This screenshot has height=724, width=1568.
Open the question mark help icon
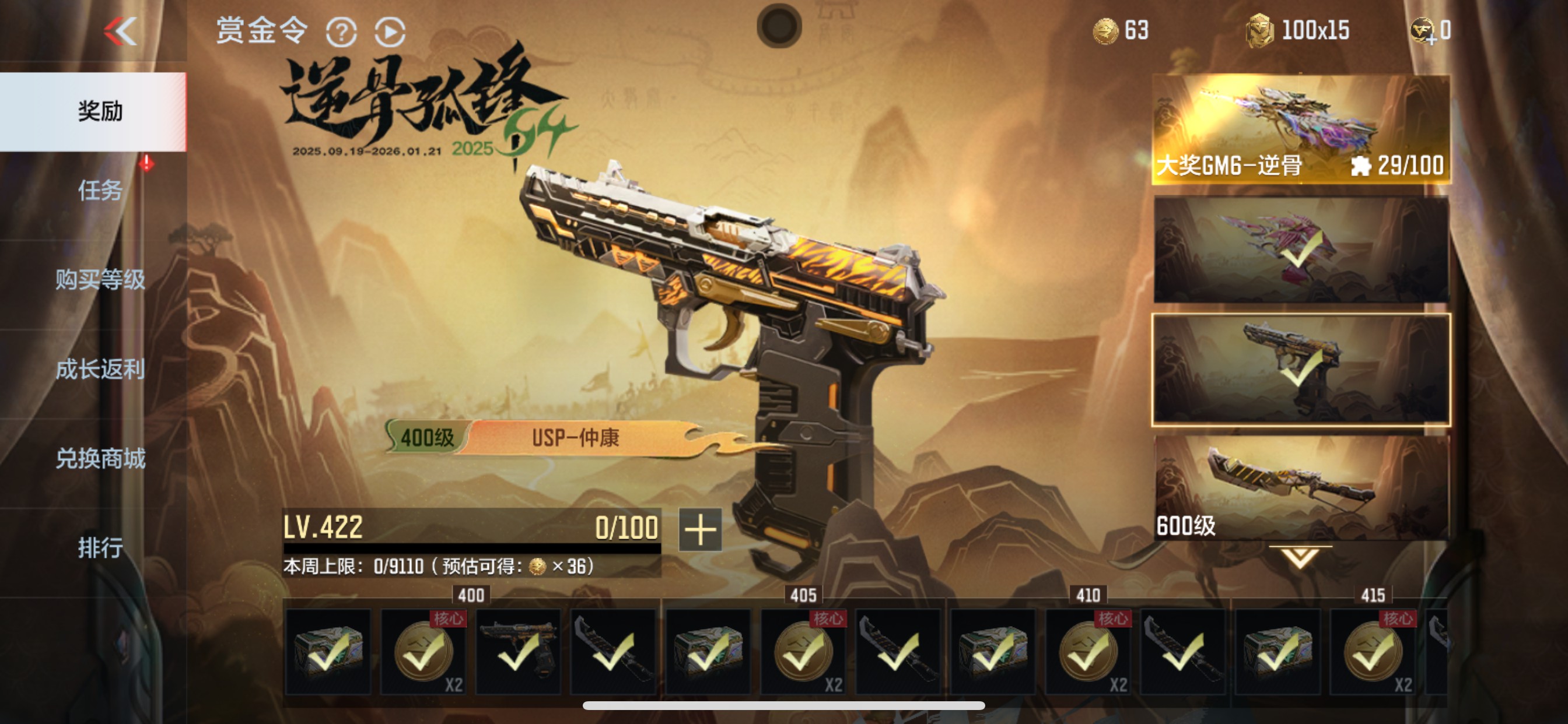[x=341, y=31]
